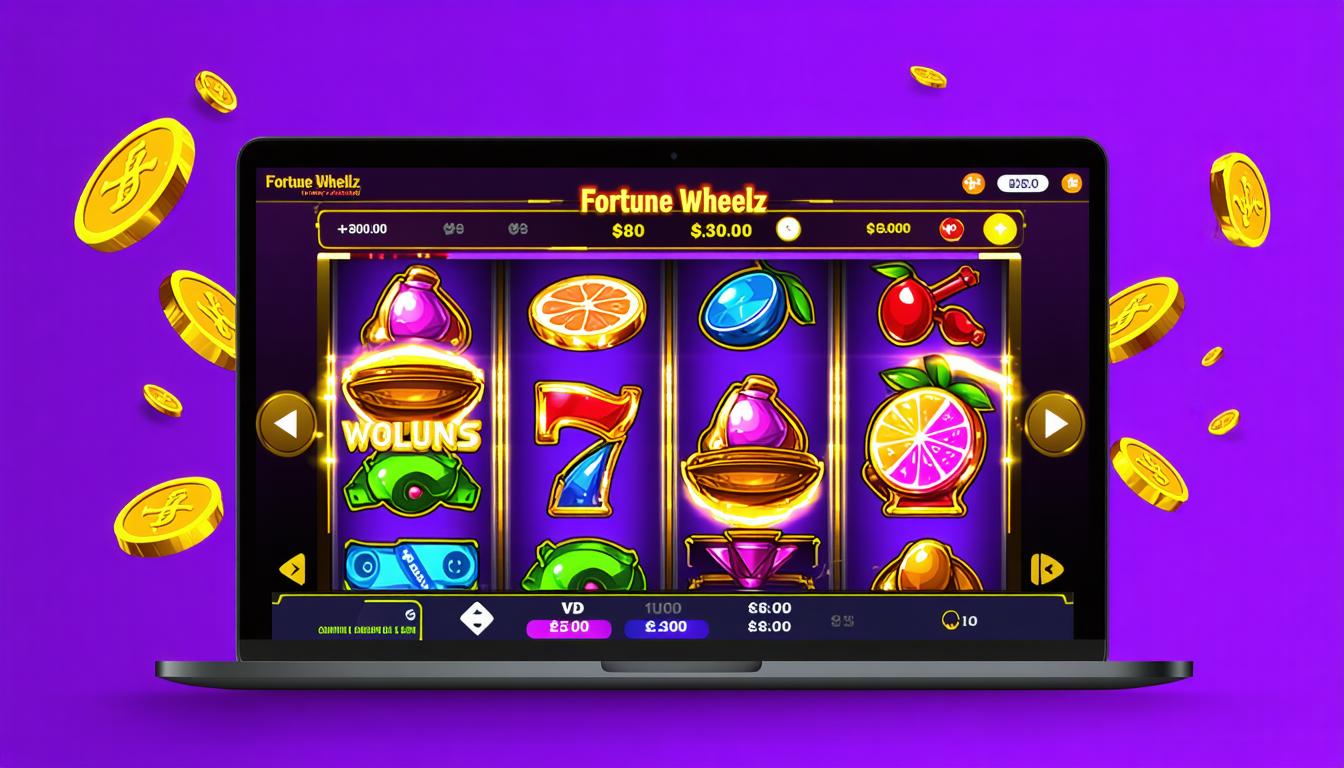Click the round gold left arrow button

(287, 423)
